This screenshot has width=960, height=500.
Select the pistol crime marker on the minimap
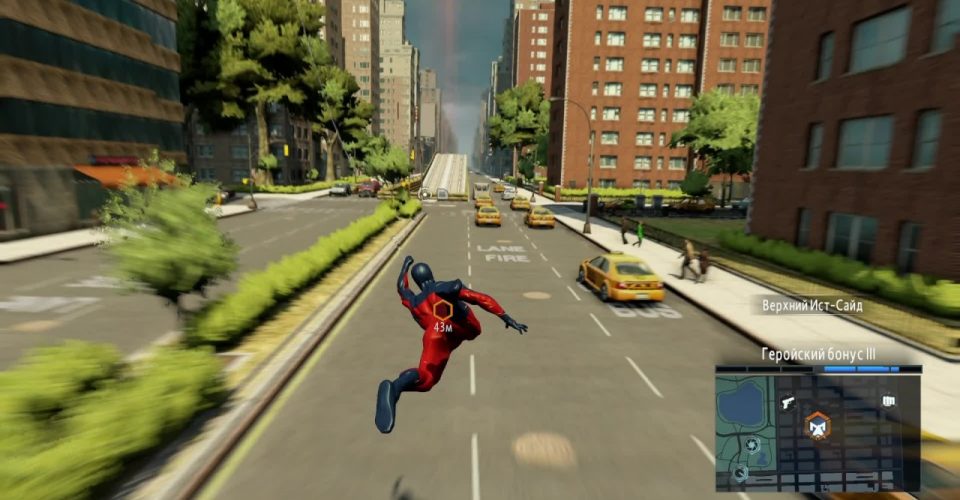tap(787, 402)
